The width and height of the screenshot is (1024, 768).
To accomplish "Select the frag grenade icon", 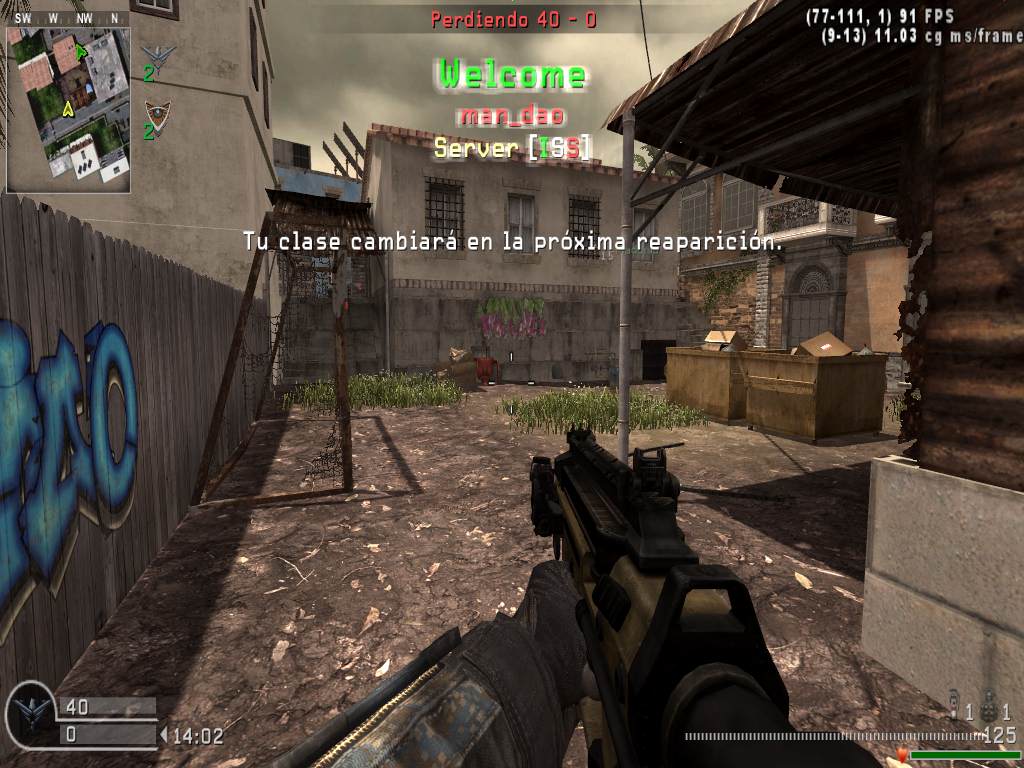I will [x=987, y=711].
